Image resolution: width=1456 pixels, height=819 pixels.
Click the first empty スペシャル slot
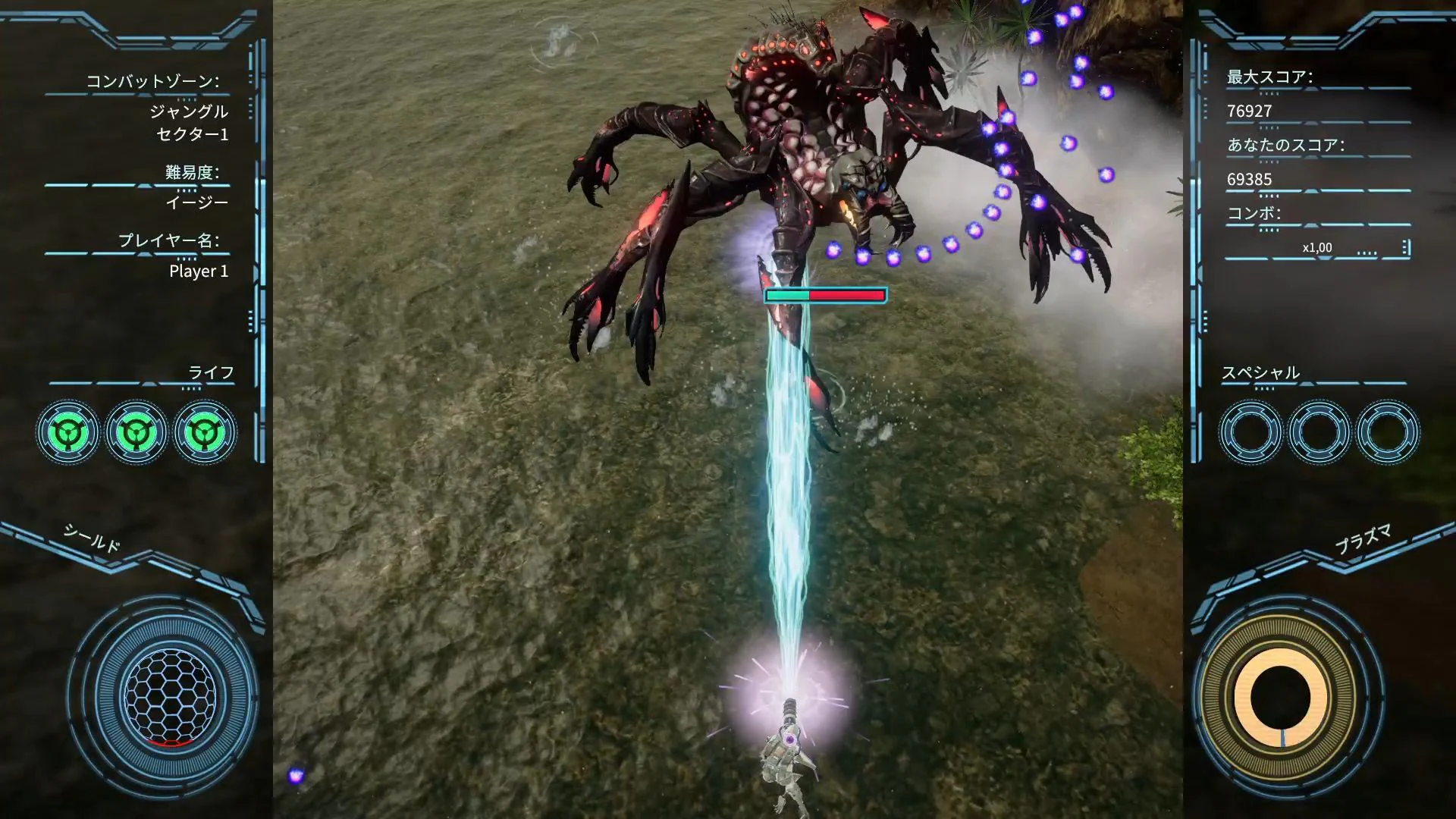pyautogui.click(x=1250, y=431)
